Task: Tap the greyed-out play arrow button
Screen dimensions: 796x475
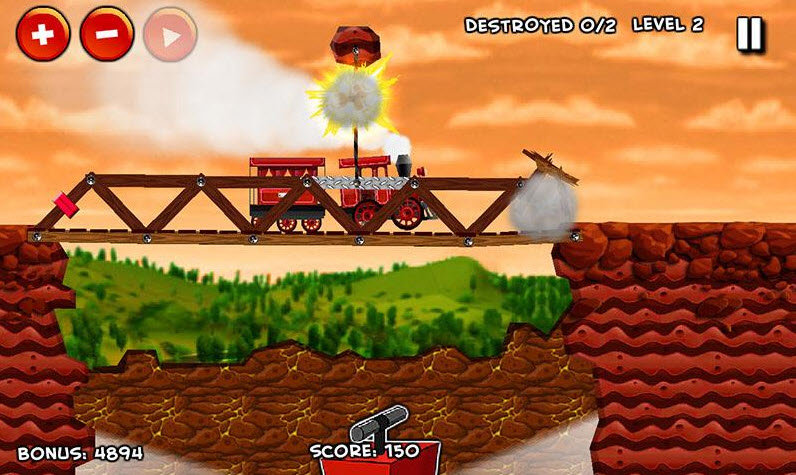Action: 169,35
